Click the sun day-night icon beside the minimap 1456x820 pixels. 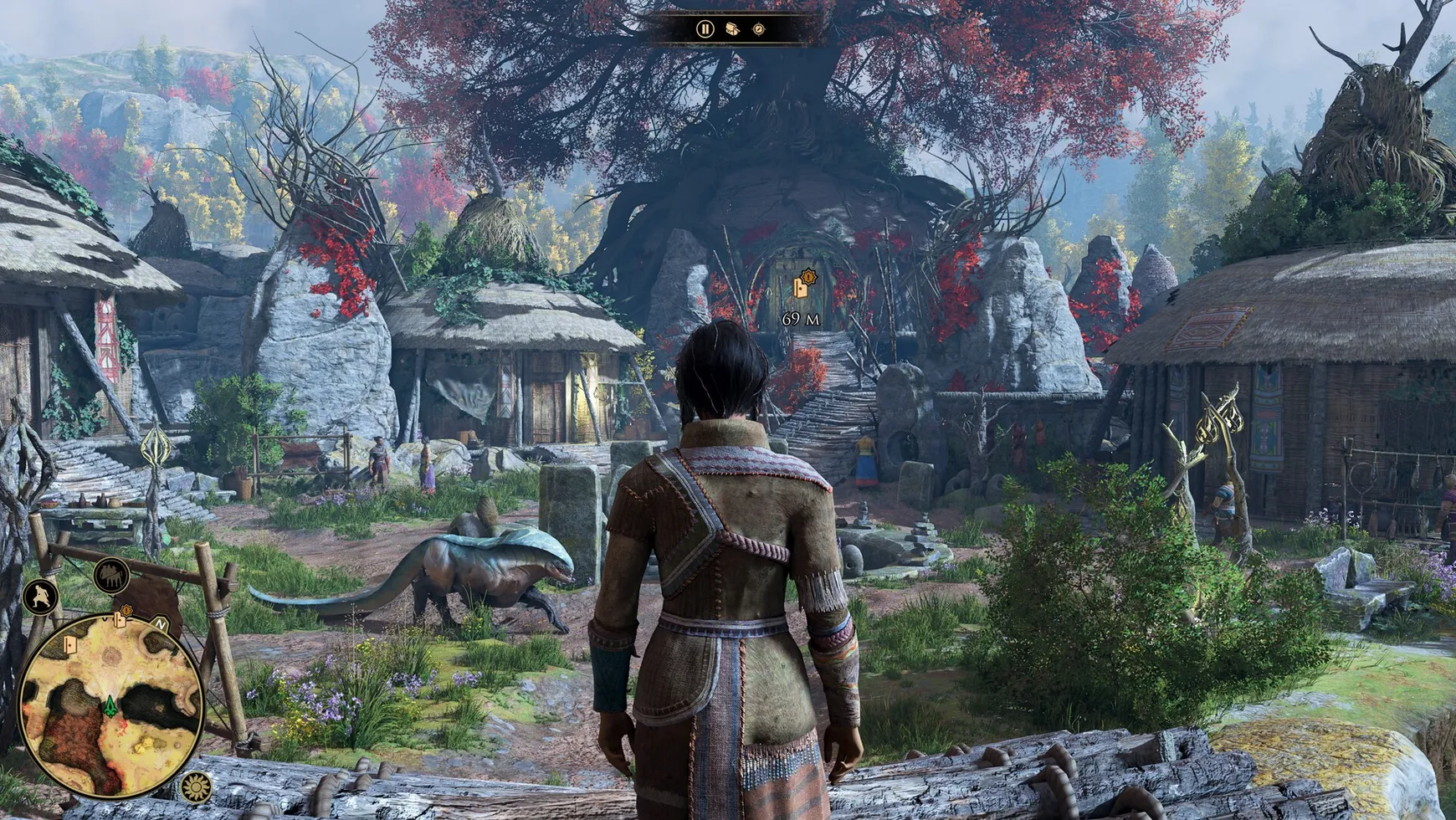[196, 786]
